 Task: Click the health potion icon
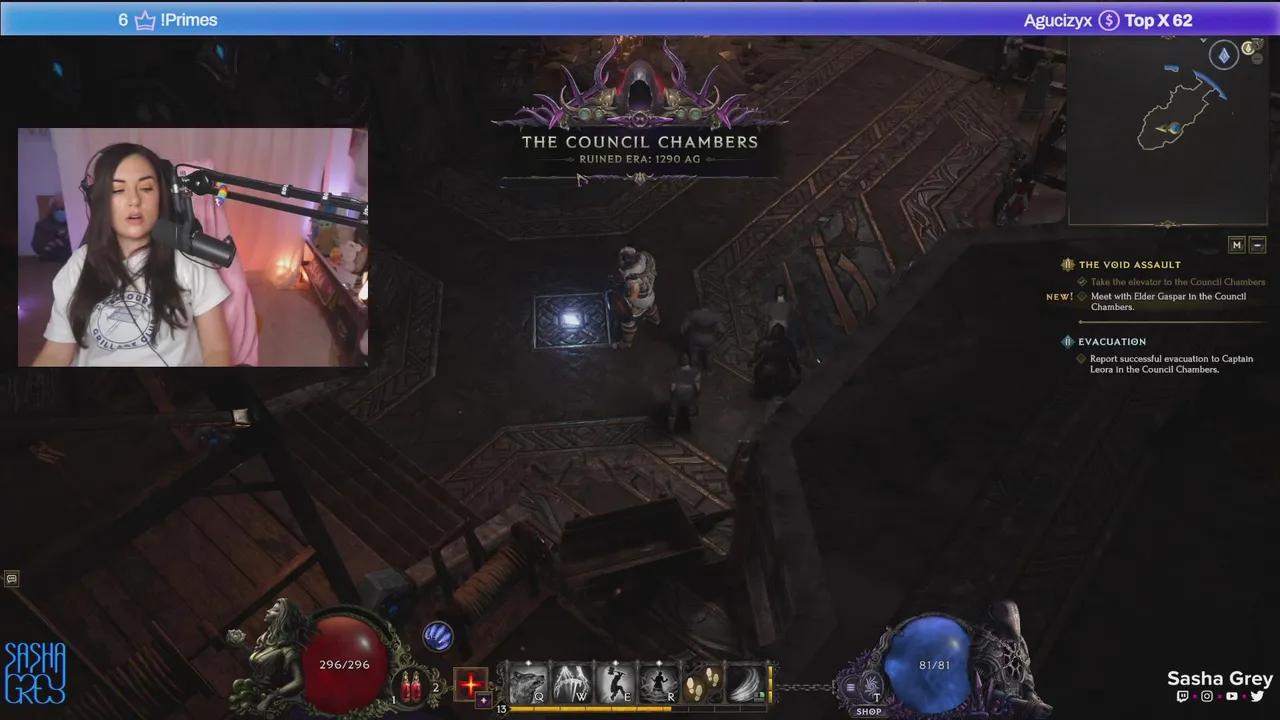point(411,687)
